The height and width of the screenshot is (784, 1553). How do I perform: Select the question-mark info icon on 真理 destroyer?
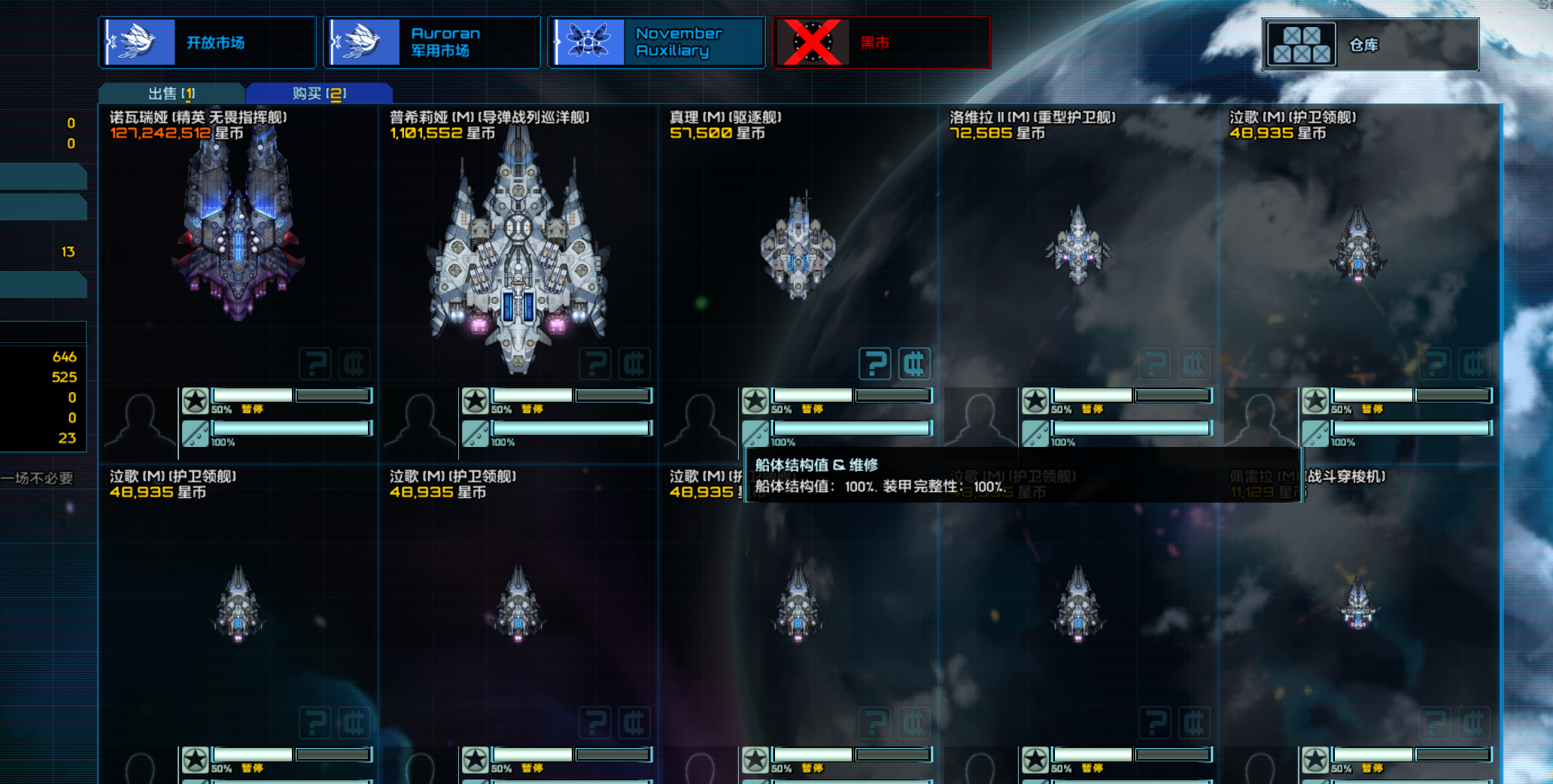[x=875, y=363]
